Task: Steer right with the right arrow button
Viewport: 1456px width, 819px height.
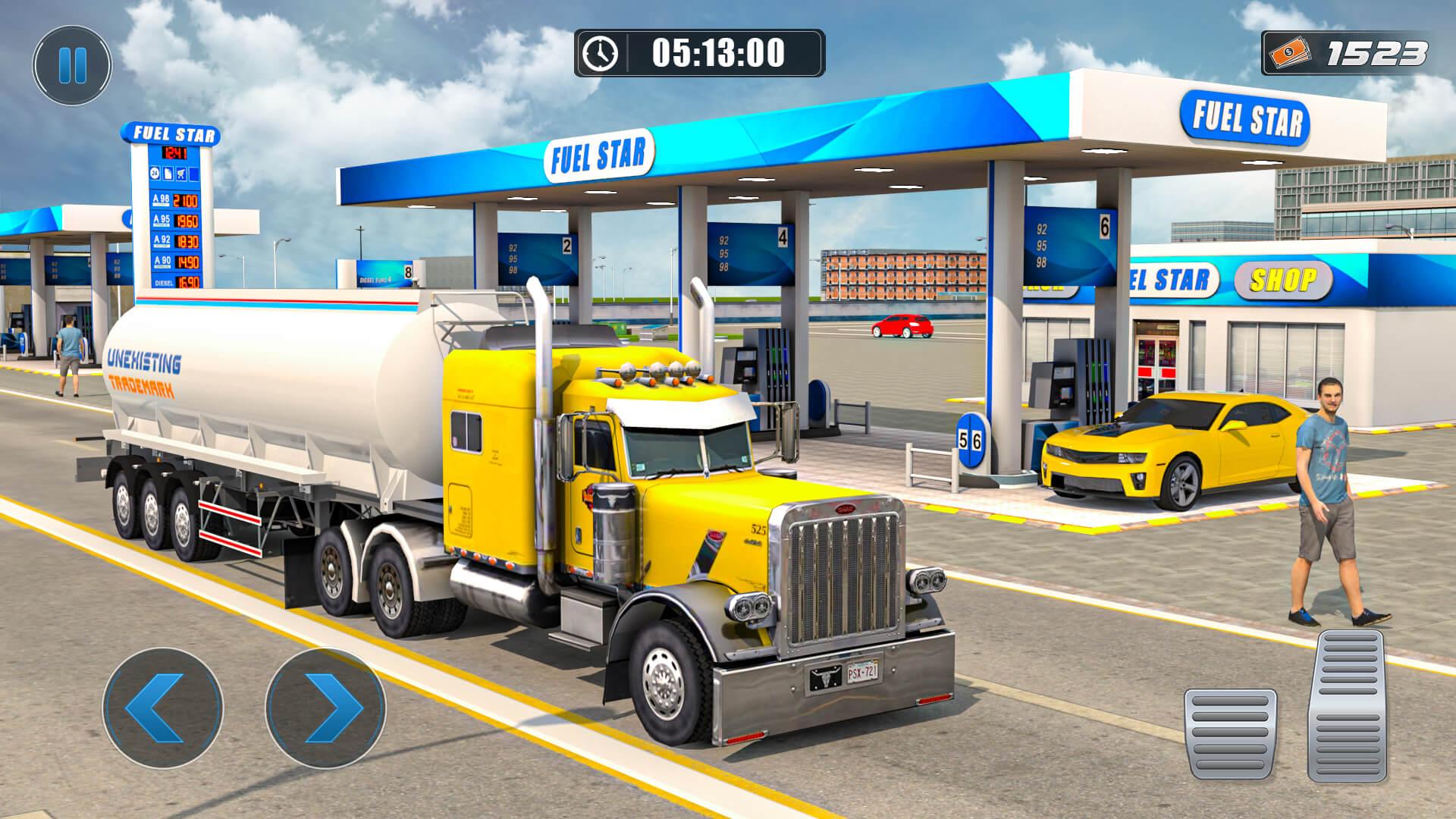Action: click(326, 707)
